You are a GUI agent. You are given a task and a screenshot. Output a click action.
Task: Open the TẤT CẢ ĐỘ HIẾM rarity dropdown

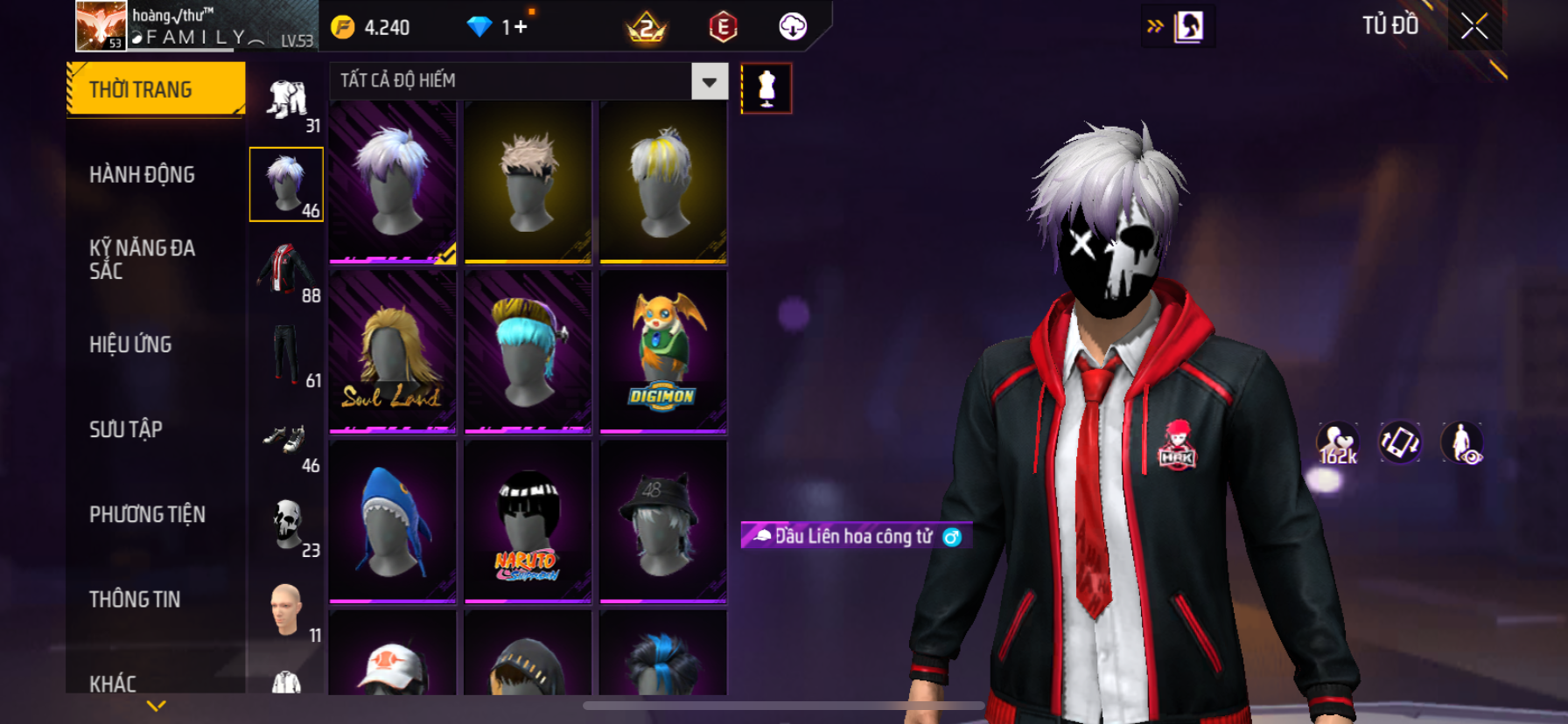pos(709,81)
